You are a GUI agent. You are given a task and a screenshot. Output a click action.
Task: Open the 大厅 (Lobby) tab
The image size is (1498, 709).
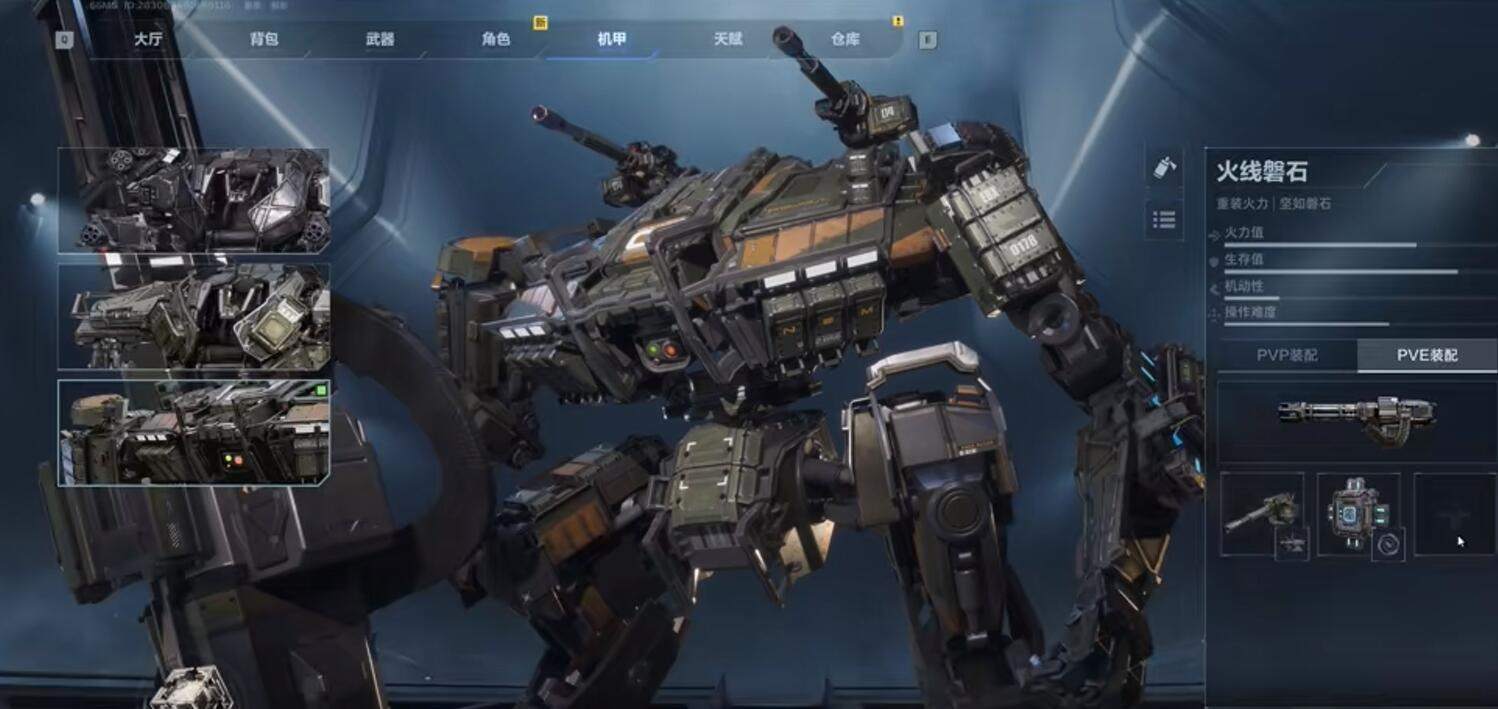point(148,40)
